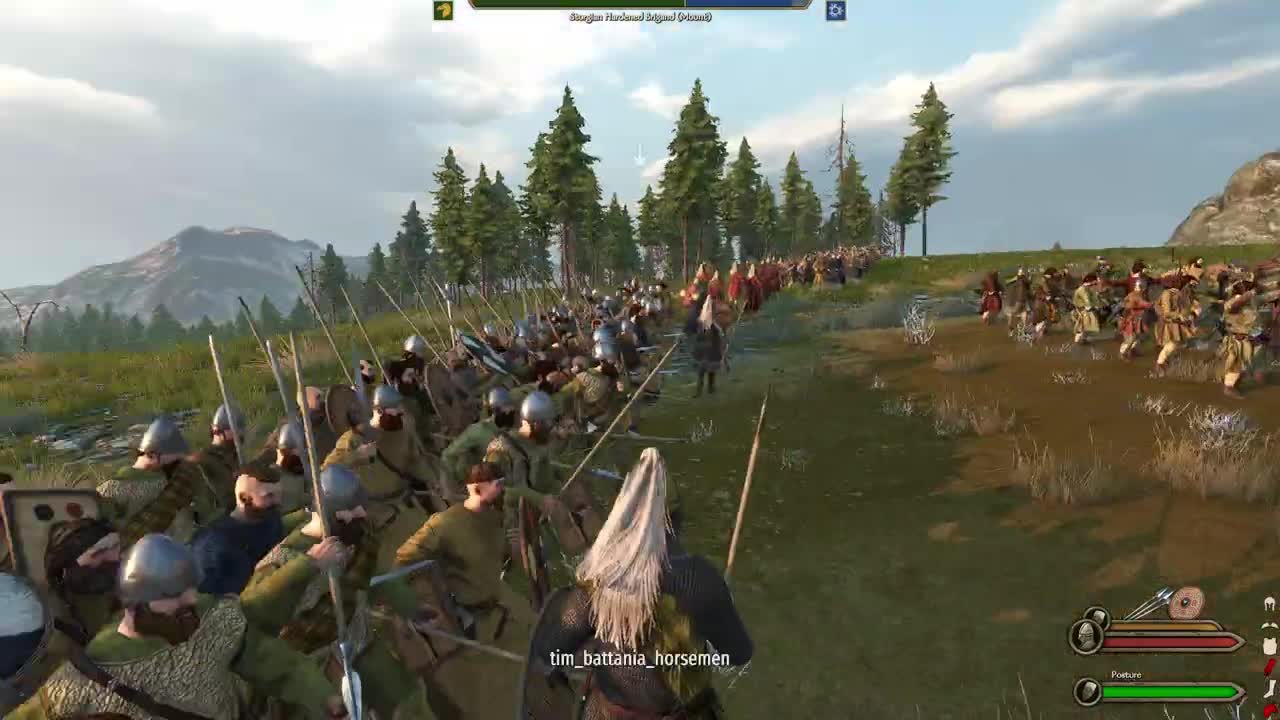Click the shoulder armor icon in equipment column
1280x720 pixels.
(1270, 625)
